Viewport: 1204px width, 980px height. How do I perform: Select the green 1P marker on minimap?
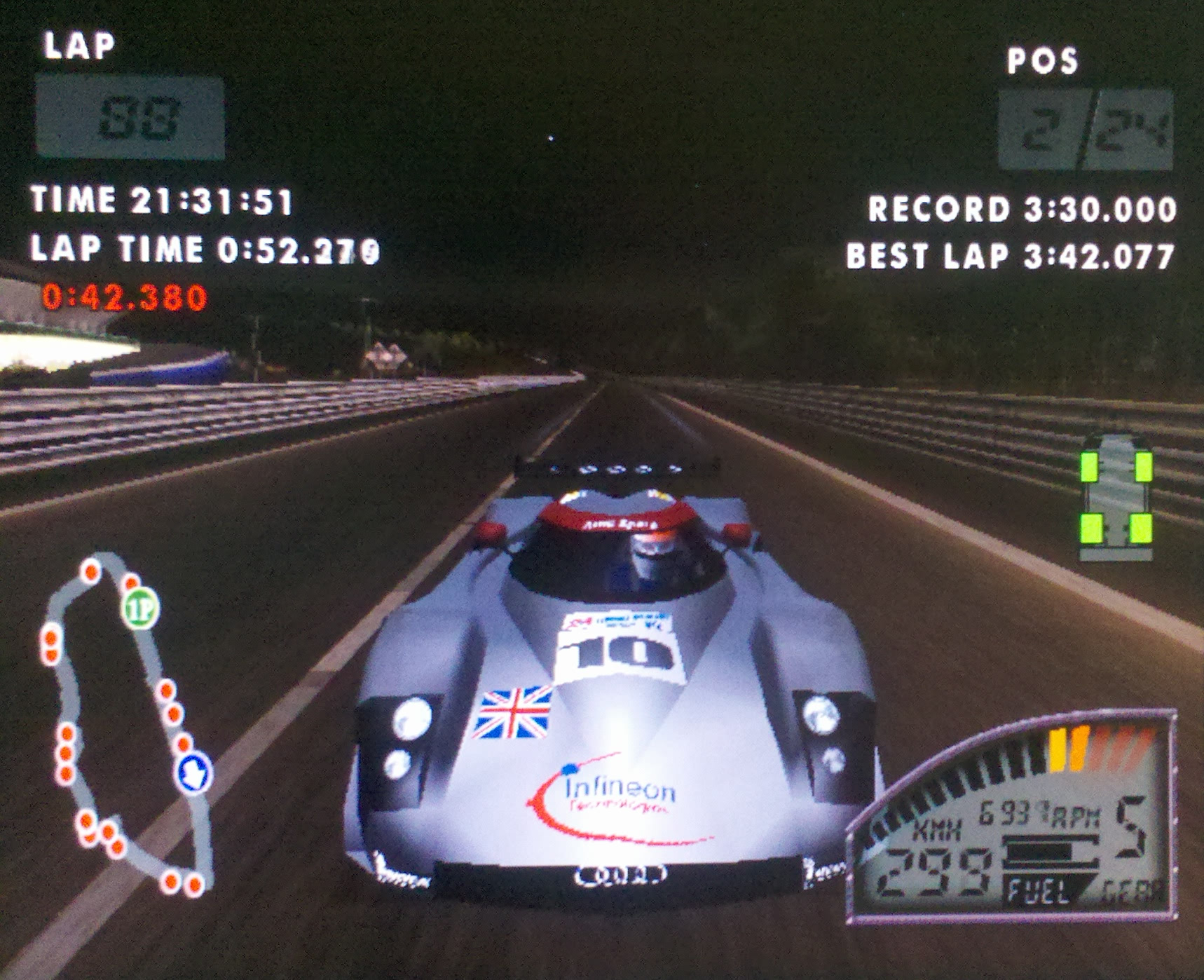140,608
